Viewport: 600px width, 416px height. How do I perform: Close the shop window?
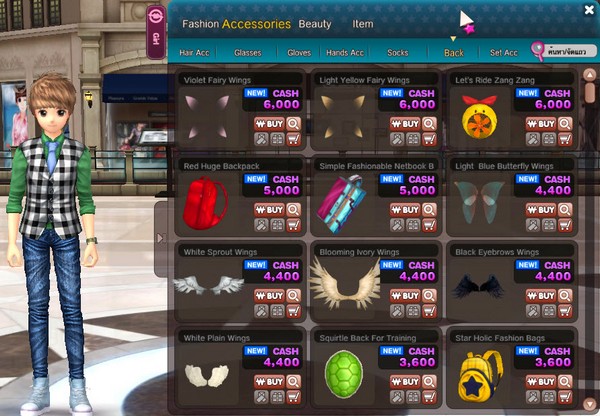589,9
